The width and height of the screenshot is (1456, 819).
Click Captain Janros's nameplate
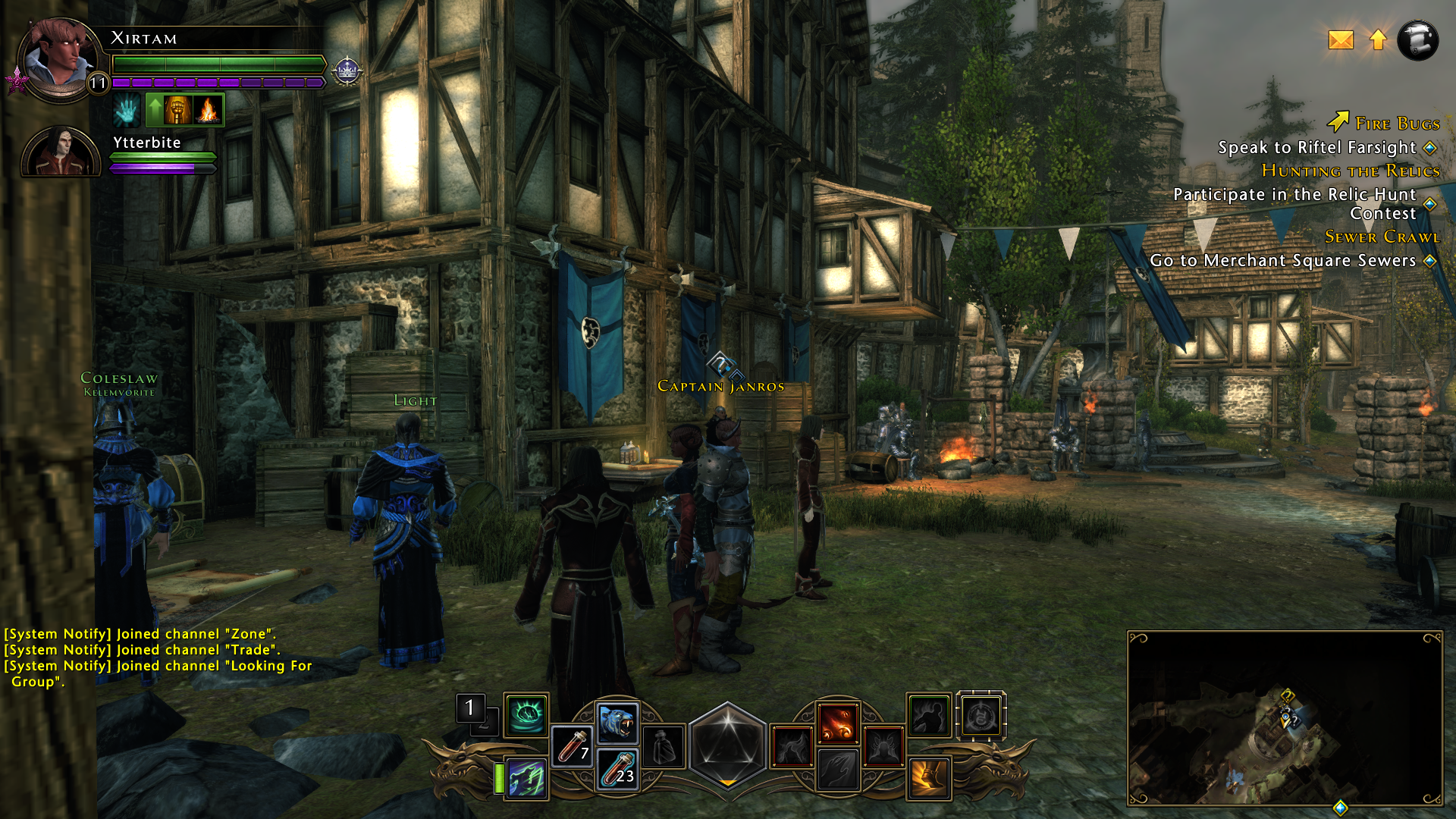click(720, 386)
